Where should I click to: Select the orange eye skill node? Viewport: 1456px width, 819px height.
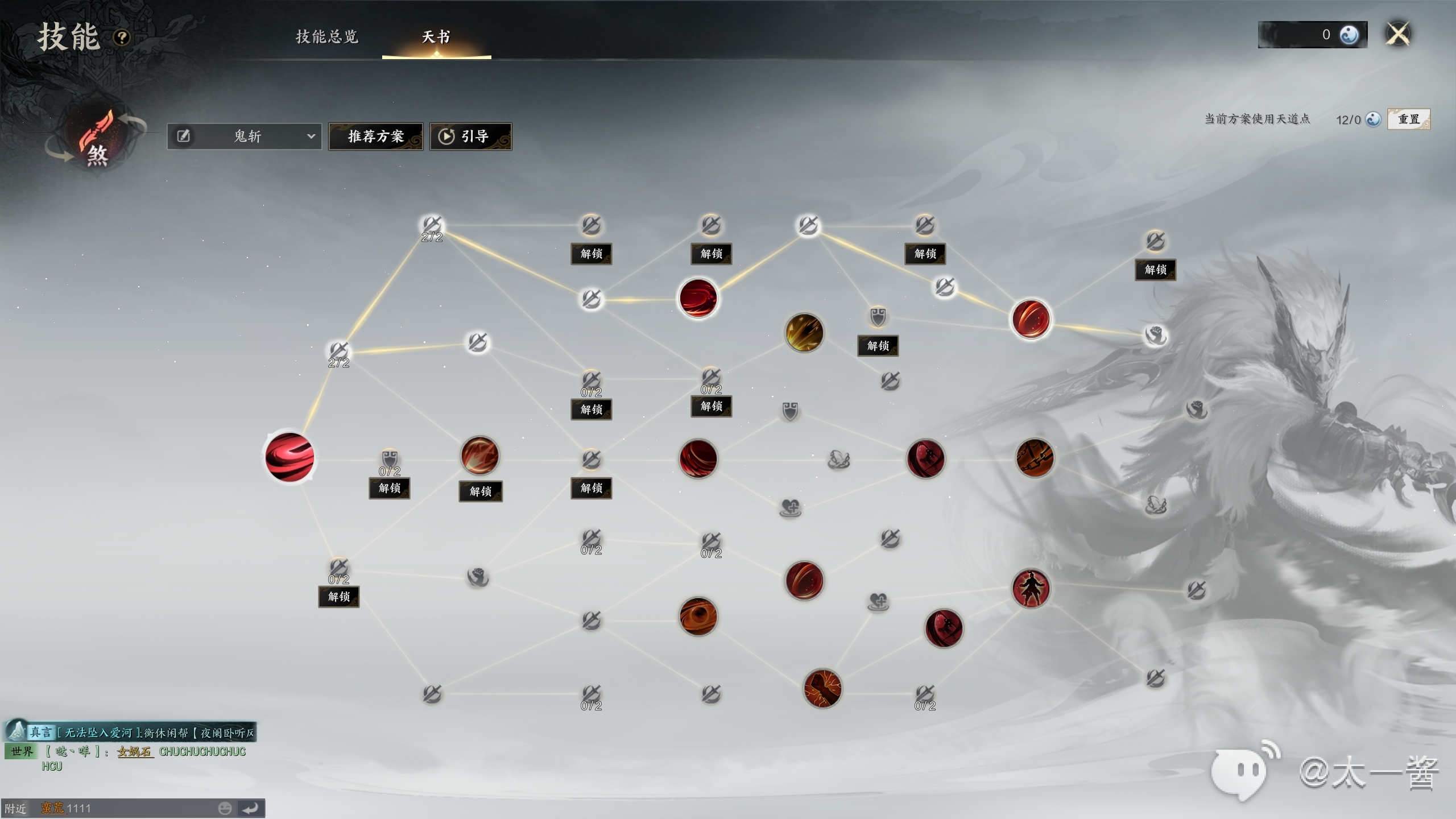tap(698, 617)
